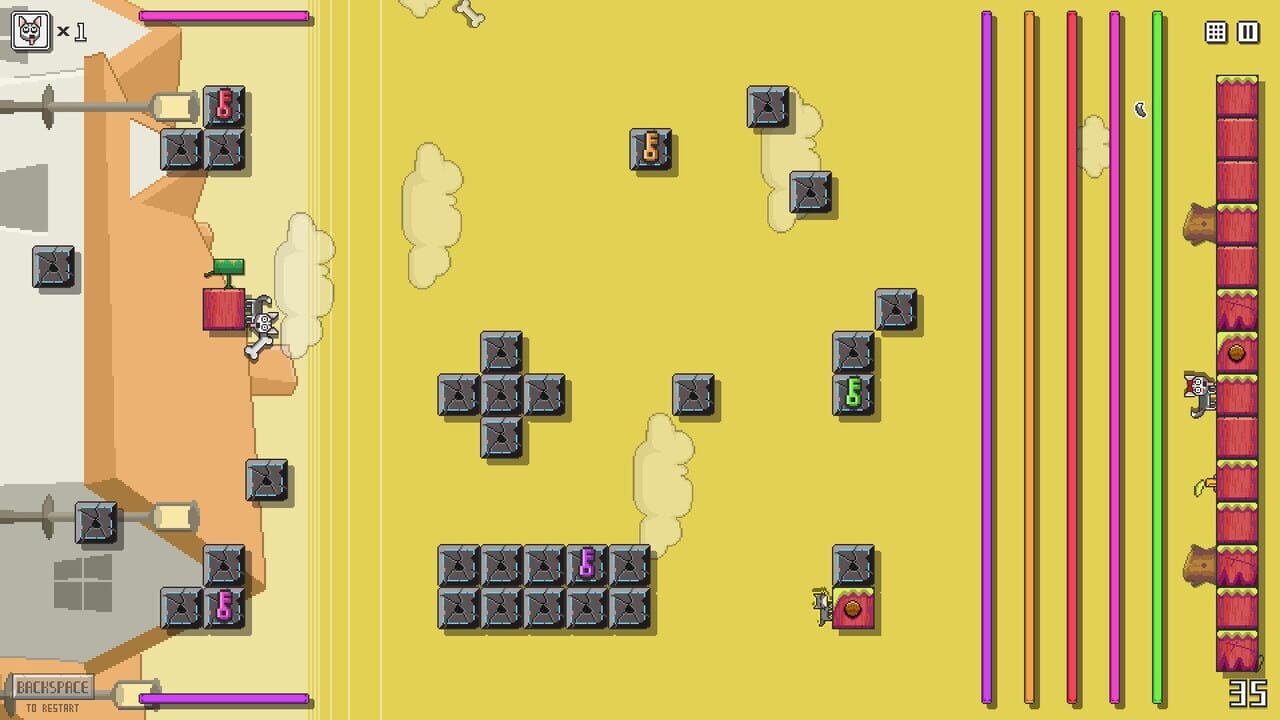
Task: Click the pause icon in the top-right corner
Action: 1246,32
